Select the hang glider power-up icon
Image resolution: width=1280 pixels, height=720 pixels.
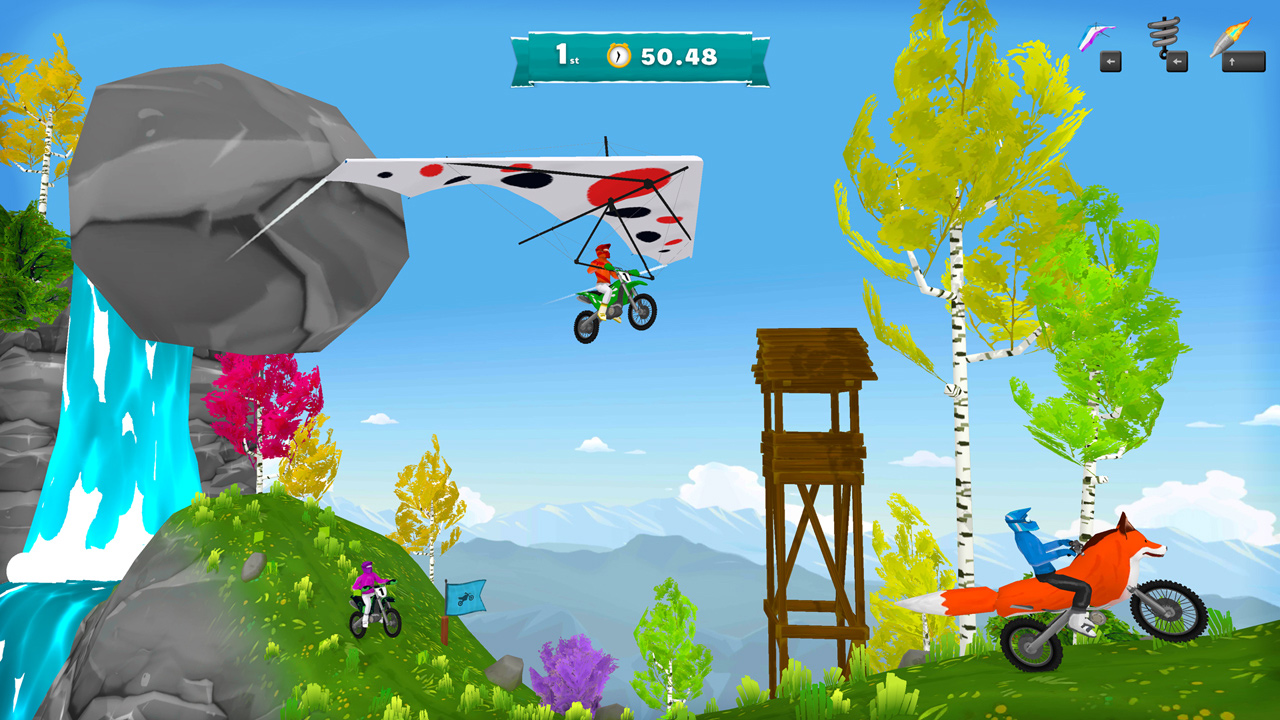pos(1095,34)
